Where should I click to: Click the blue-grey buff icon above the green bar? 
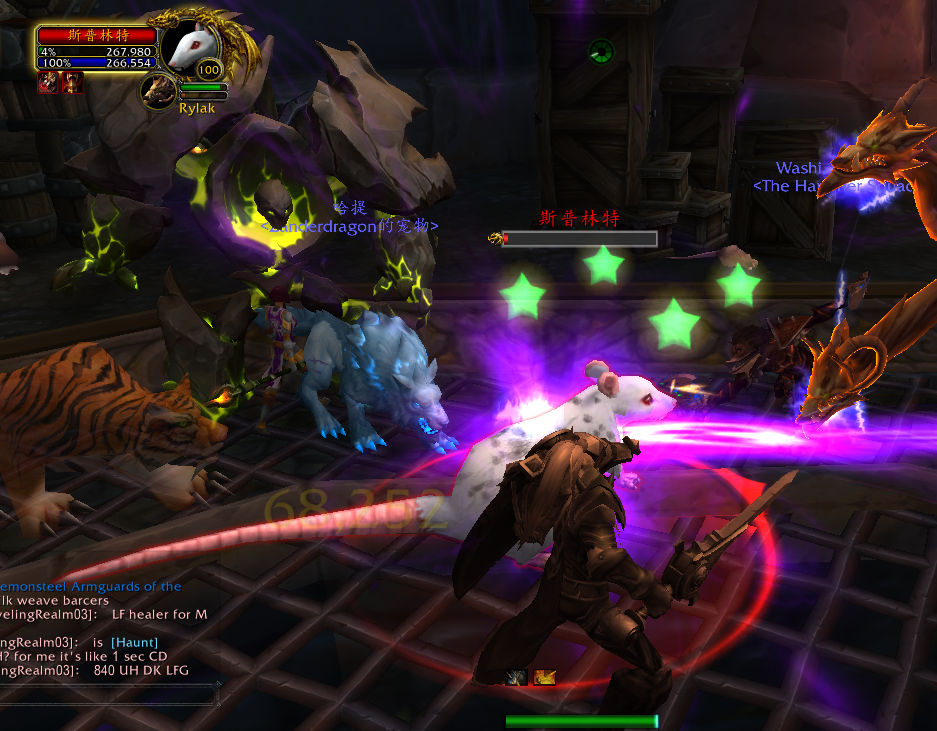[517, 678]
